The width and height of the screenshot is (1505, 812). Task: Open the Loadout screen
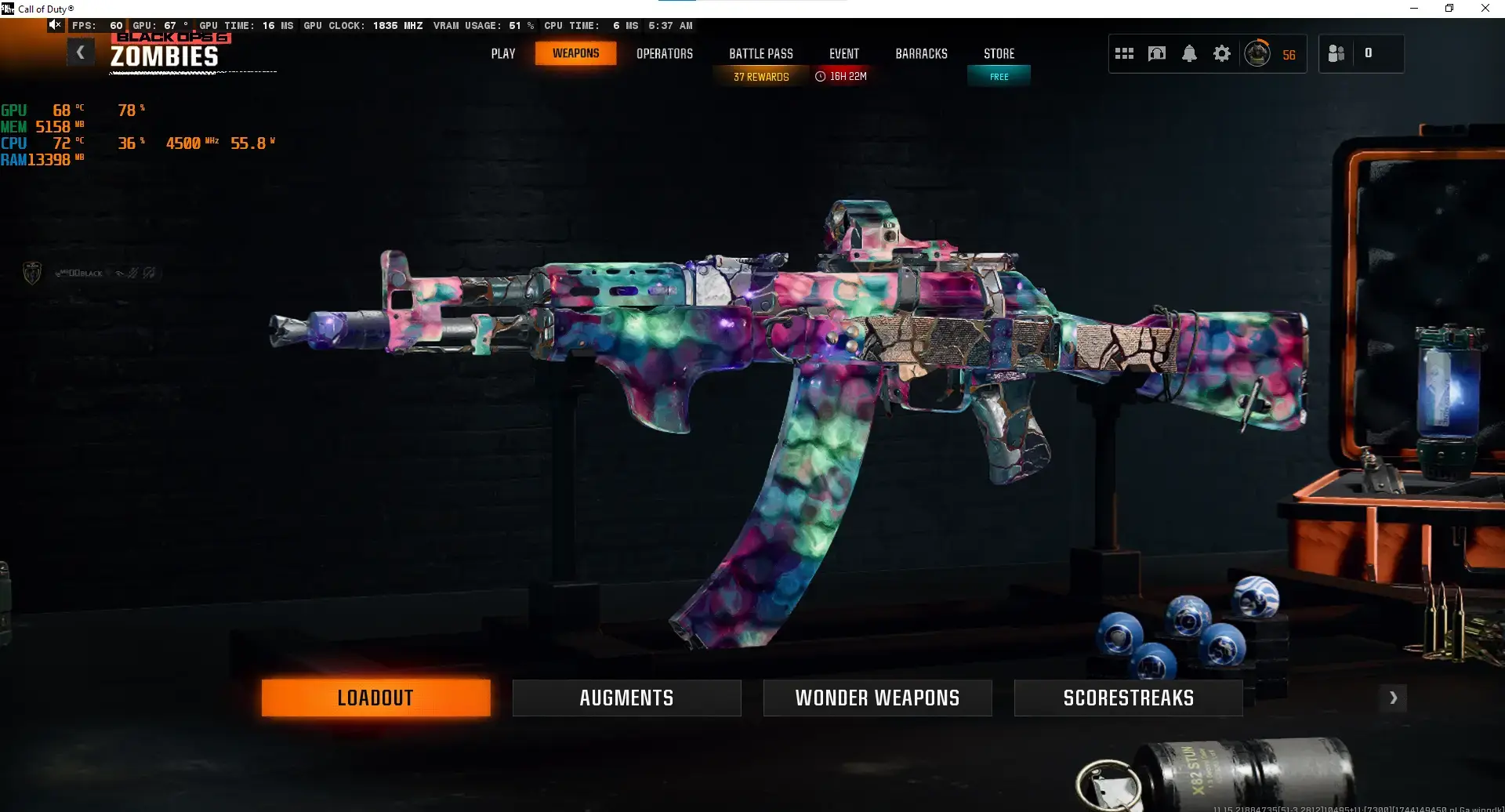click(x=375, y=697)
